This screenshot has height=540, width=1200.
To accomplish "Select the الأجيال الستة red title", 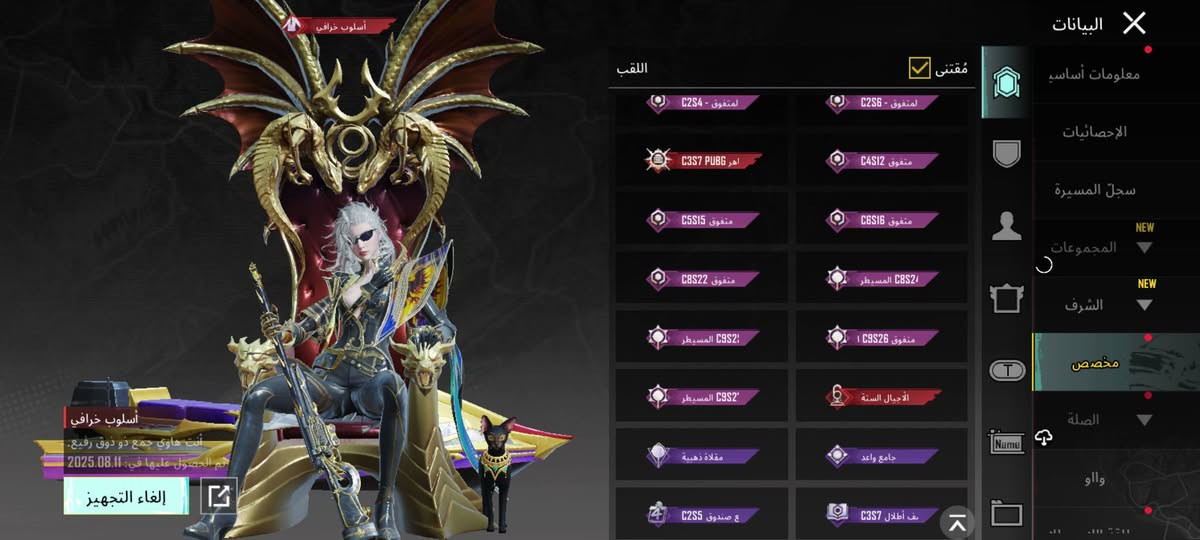I will point(883,397).
